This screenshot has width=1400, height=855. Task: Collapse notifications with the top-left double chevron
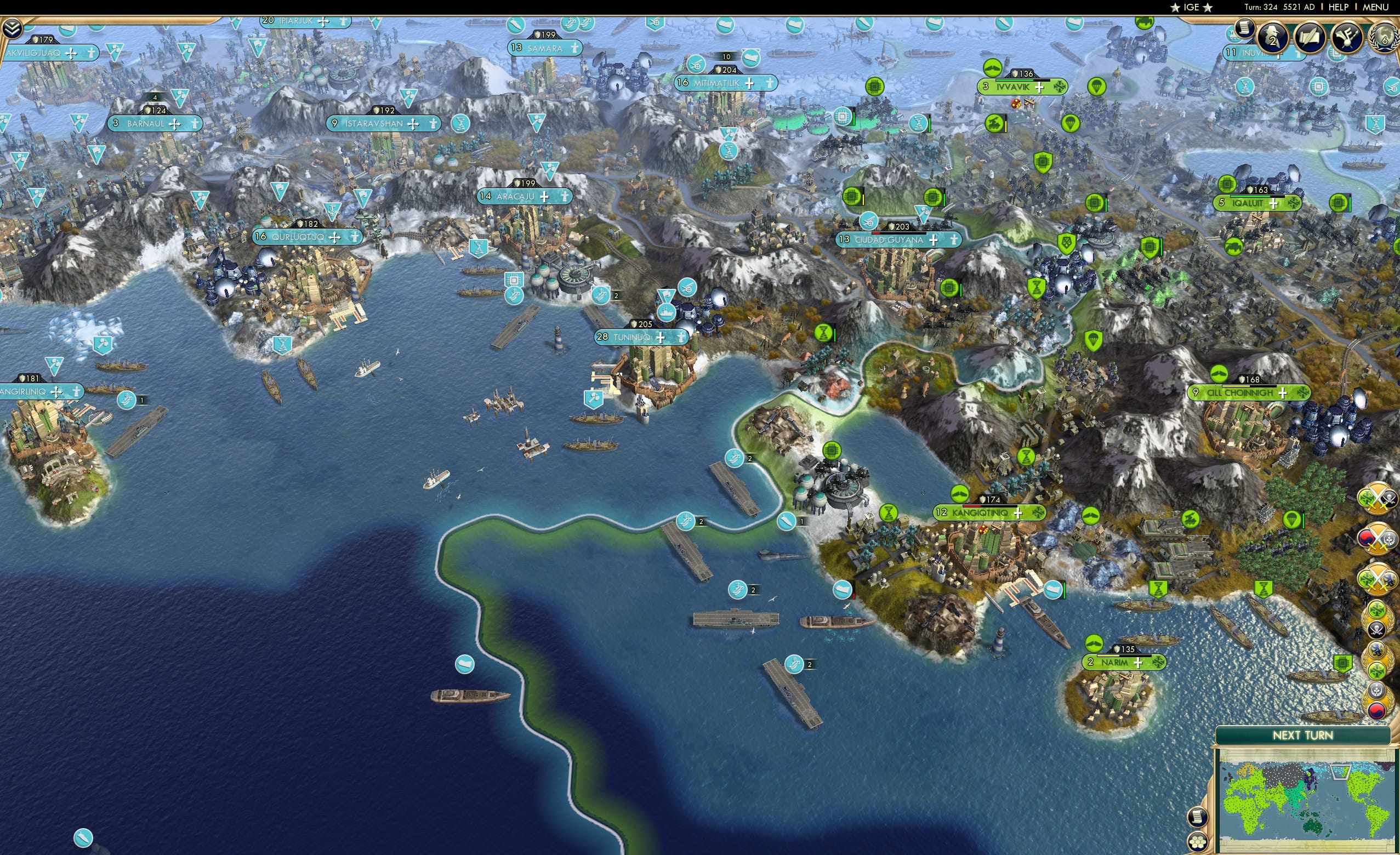point(13,27)
